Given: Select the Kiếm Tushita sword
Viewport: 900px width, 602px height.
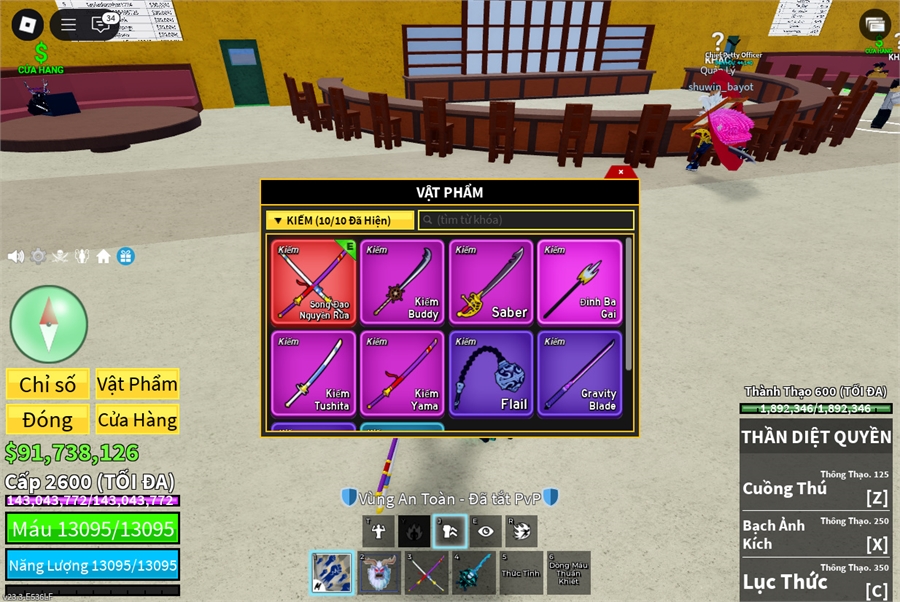Looking at the screenshot, I should pyautogui.click(x=314, y=373).
